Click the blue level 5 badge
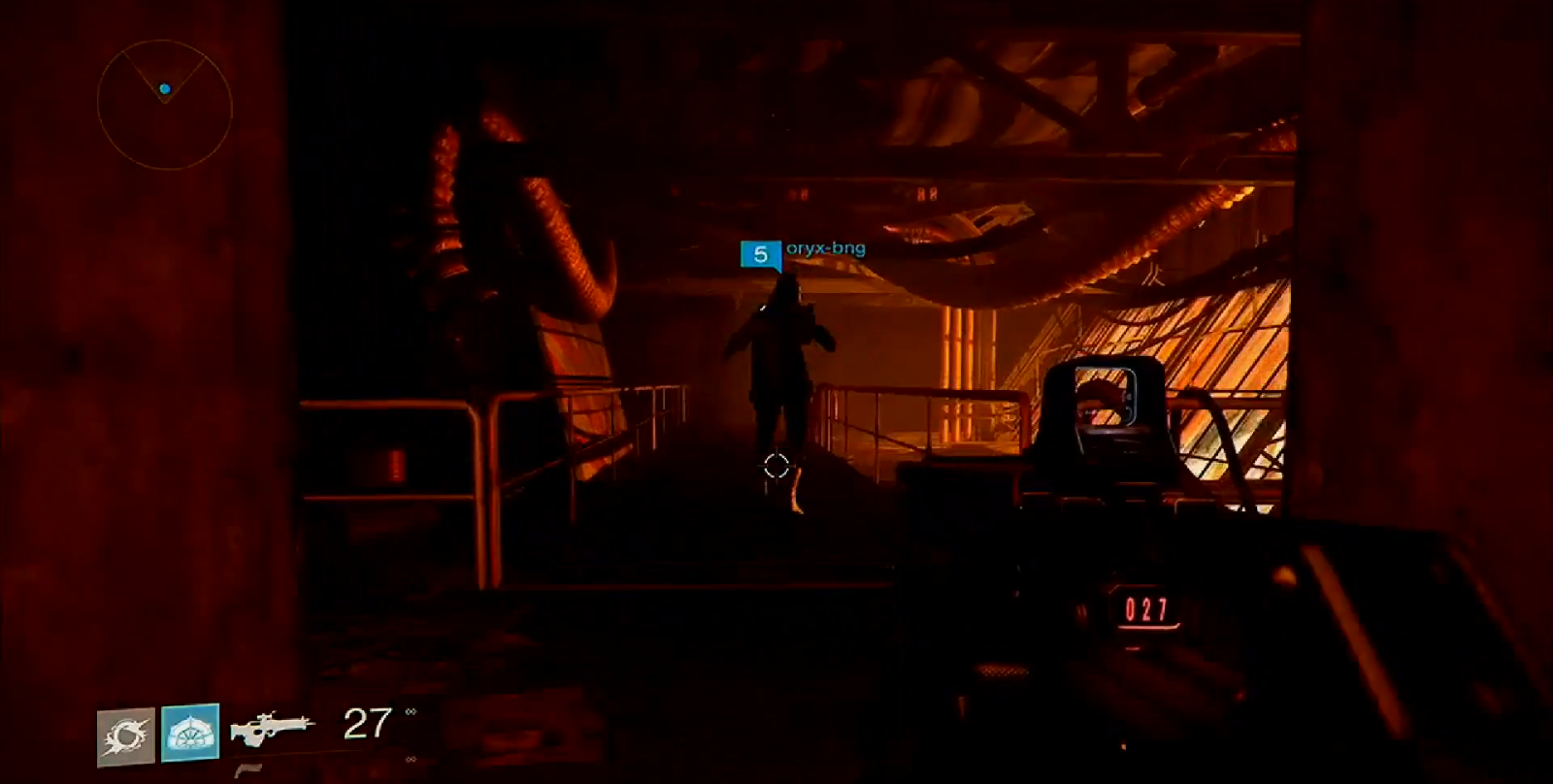The width and height of the screenshot is (1553, 784). coord(762,255)
